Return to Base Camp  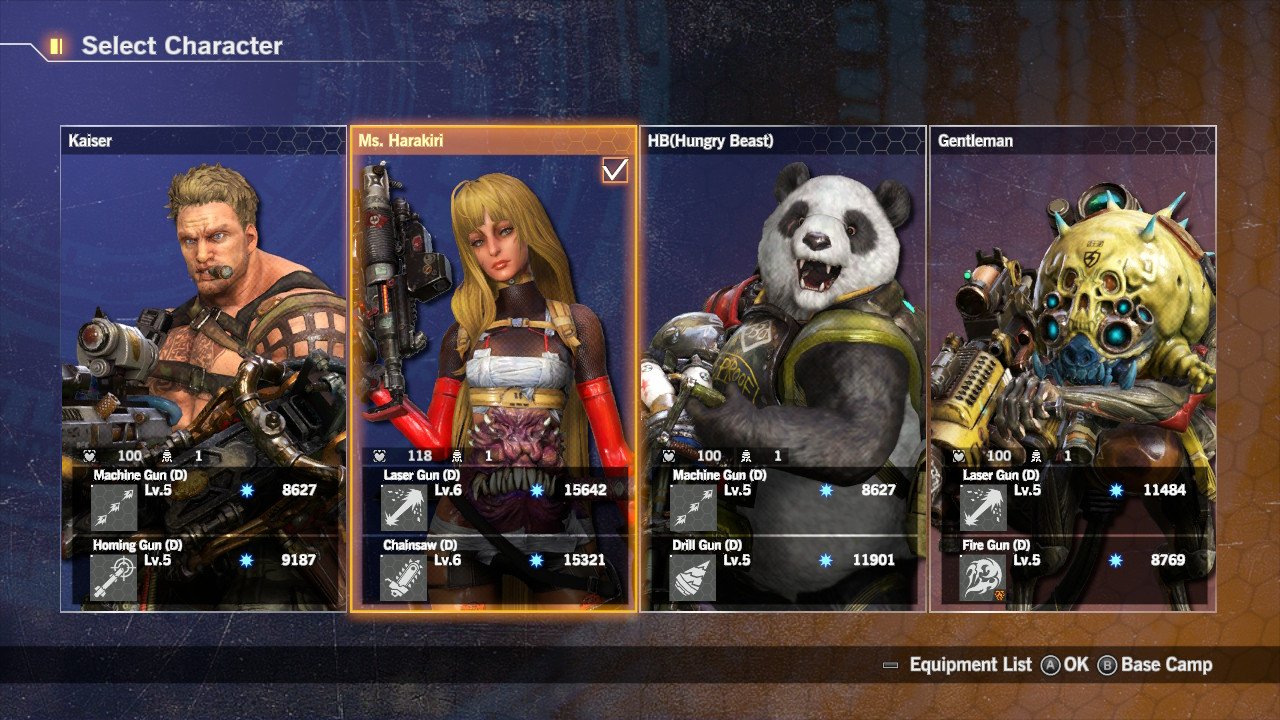[x=1155, y=665]
